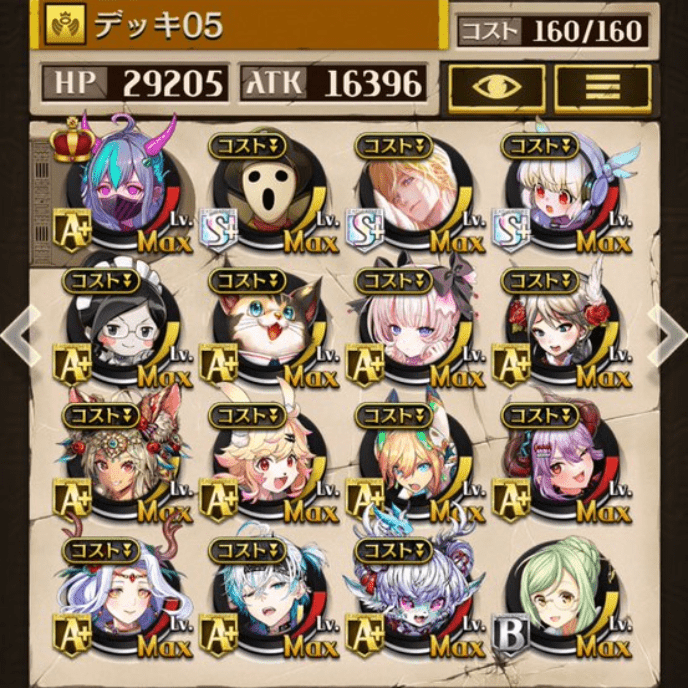Viewport: 688px width, 688px height.
Task: Toggle the eye view button
Action: [497, 88]
